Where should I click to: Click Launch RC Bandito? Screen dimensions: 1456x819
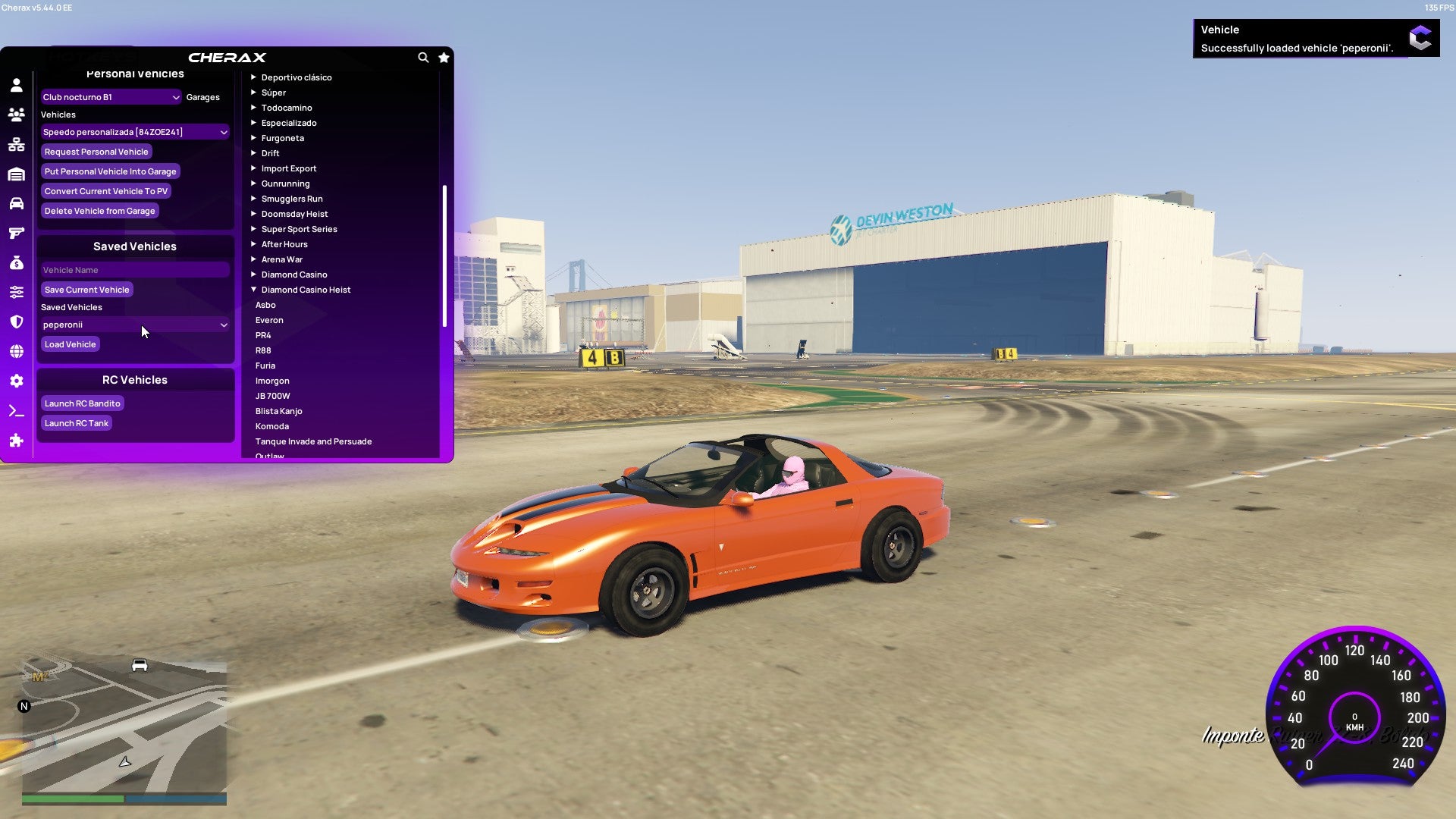[82, 403]
